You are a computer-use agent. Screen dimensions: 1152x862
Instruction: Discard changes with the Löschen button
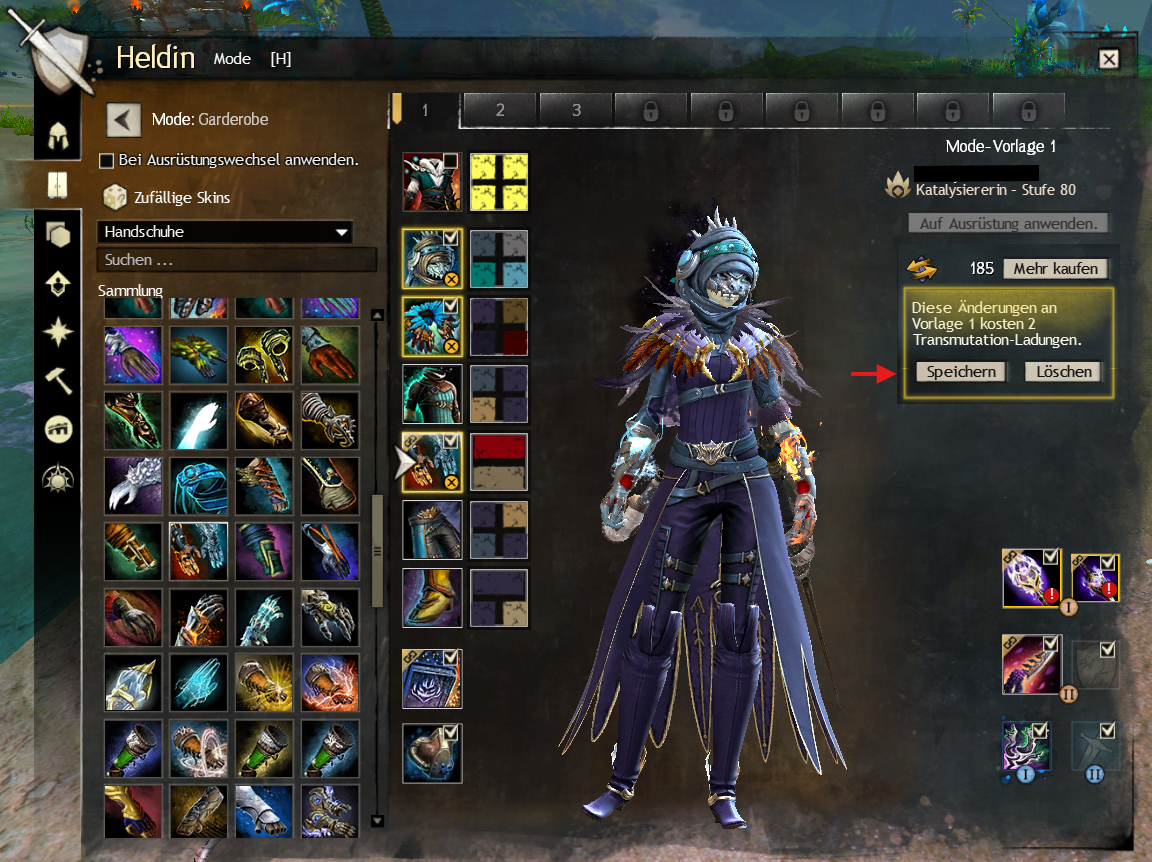tap(1063, 372)
